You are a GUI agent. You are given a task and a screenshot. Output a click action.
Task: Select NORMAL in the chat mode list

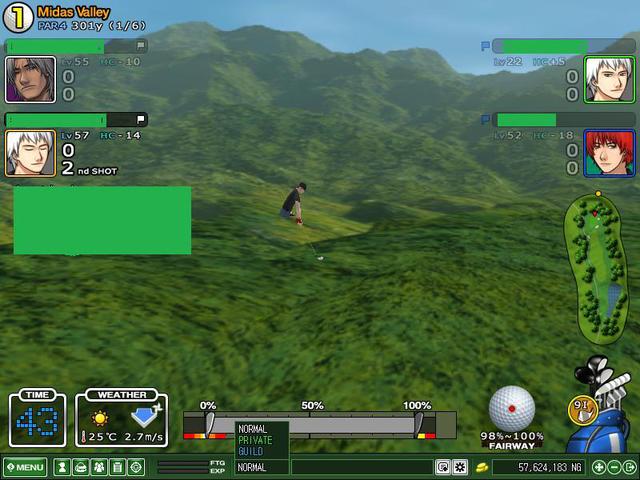click(253, 429)
